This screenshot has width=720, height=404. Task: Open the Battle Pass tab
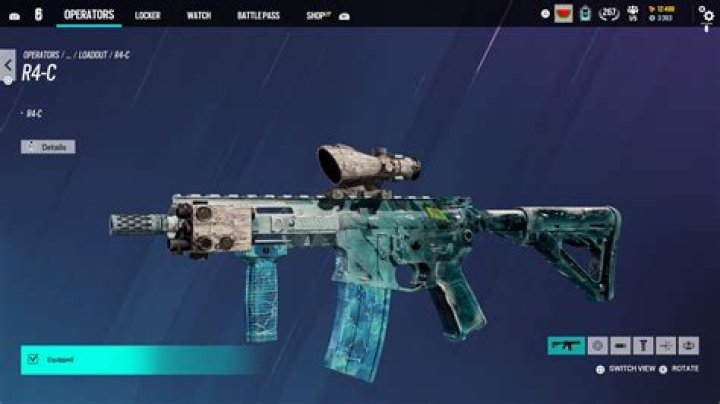tap(257, 15)
